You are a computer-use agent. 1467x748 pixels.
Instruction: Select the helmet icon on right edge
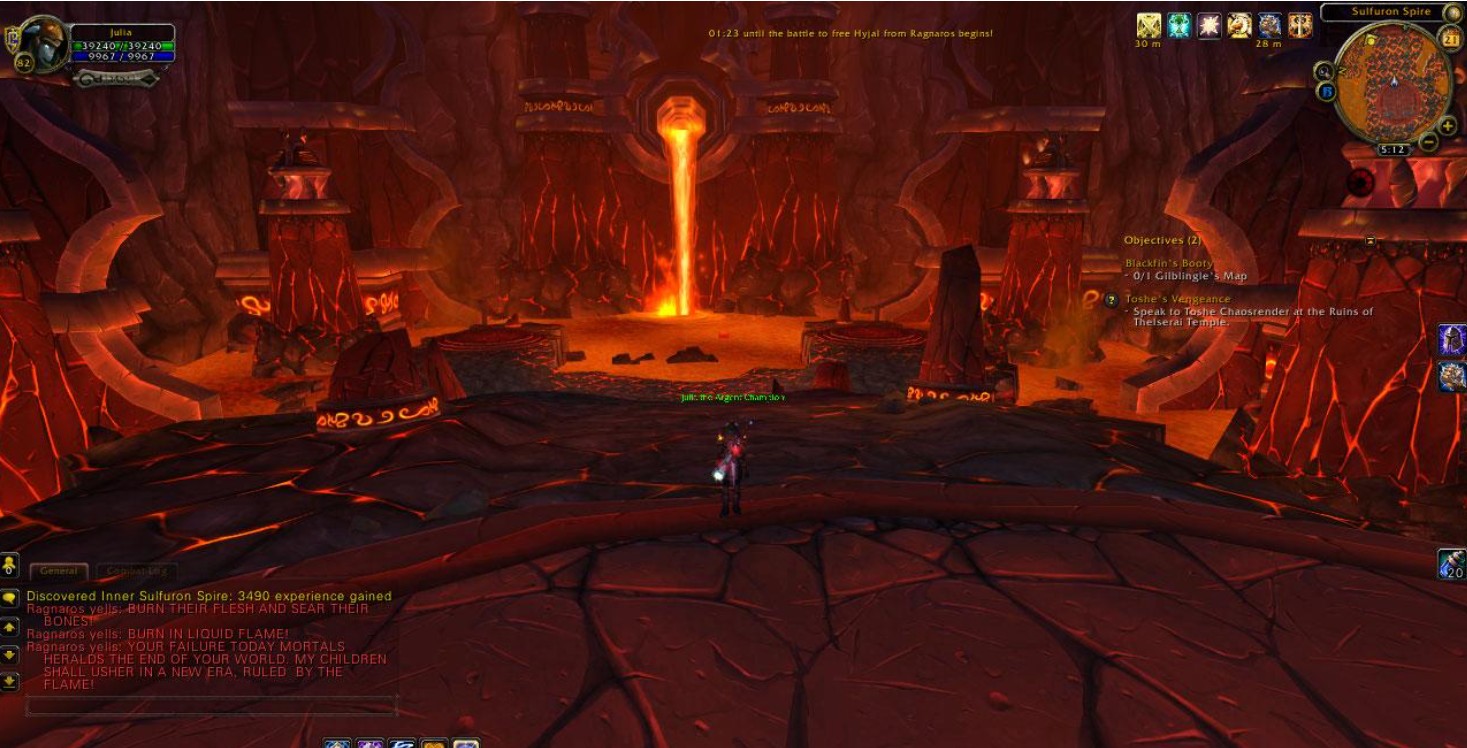[x=1452, y=340]
